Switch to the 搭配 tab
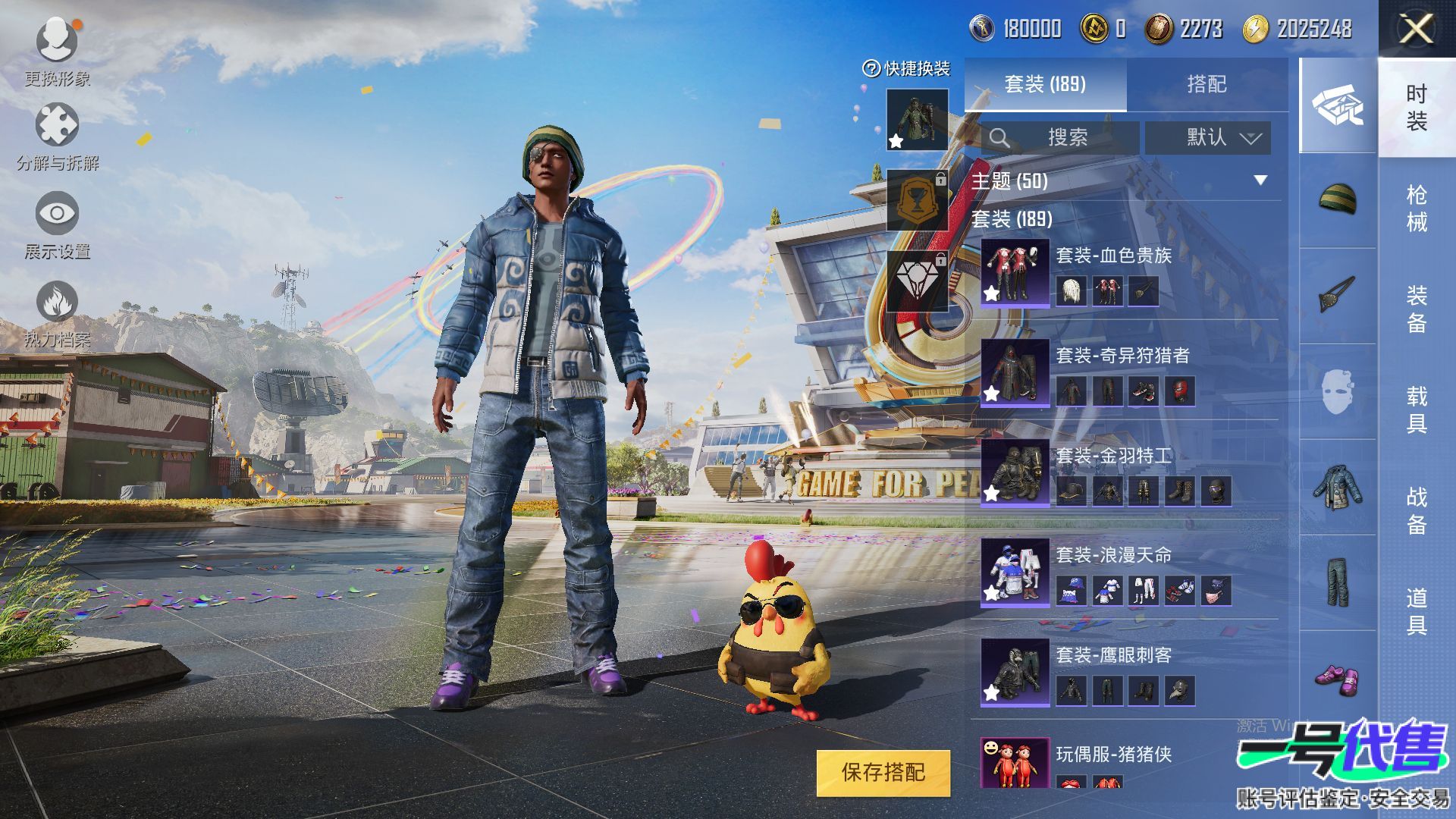This screenshot has height=819, width=1456. coord(1206,84)
